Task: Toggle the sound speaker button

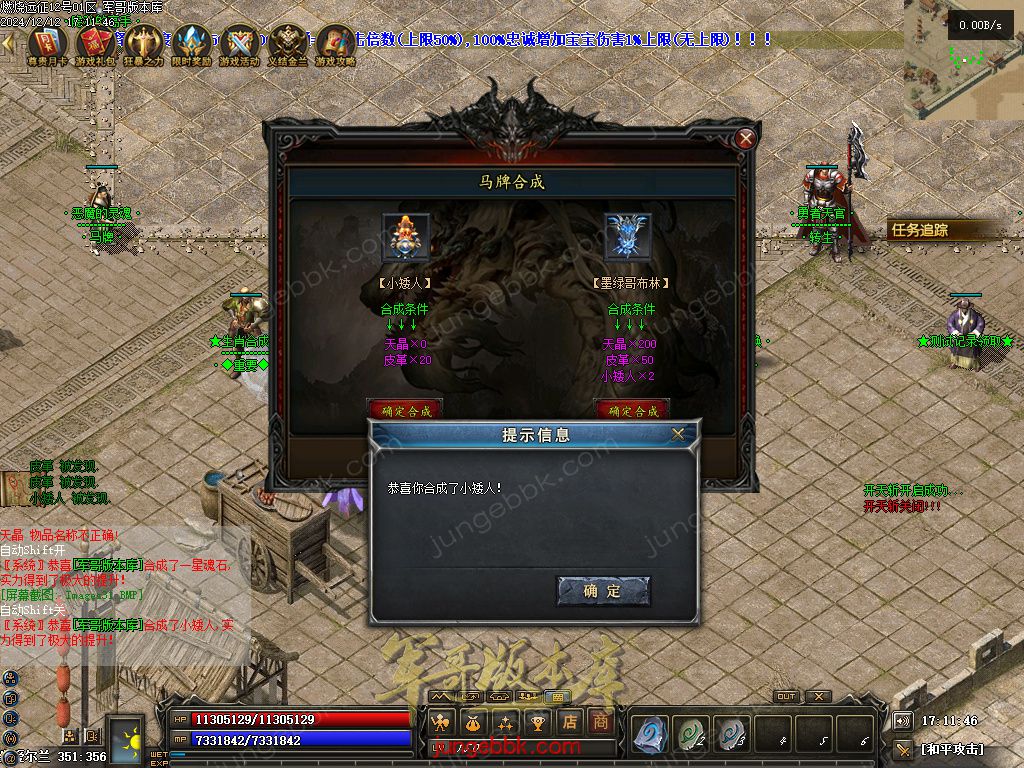Action: [903, 720]
